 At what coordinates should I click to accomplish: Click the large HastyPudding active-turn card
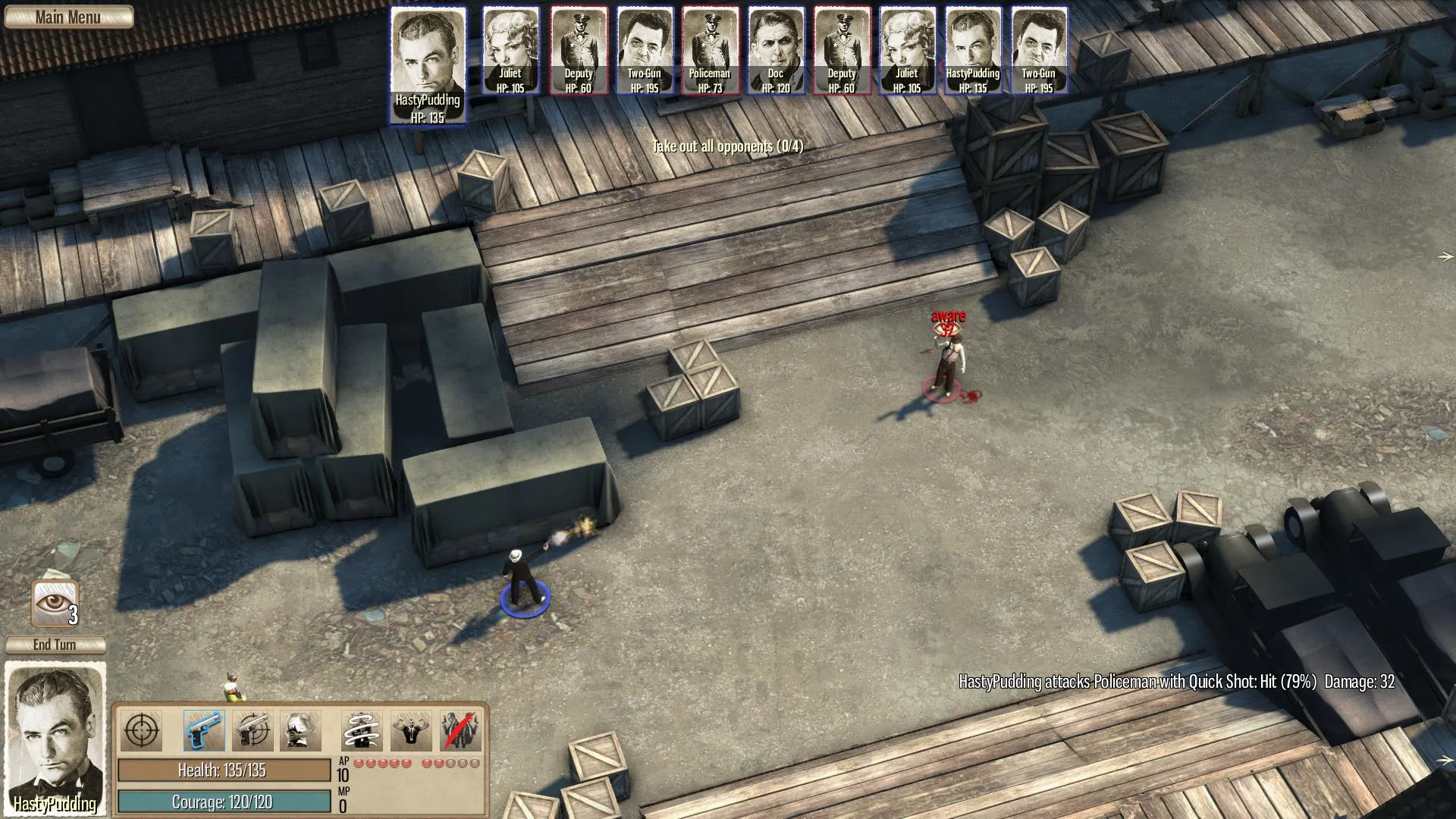click(428, 65)
